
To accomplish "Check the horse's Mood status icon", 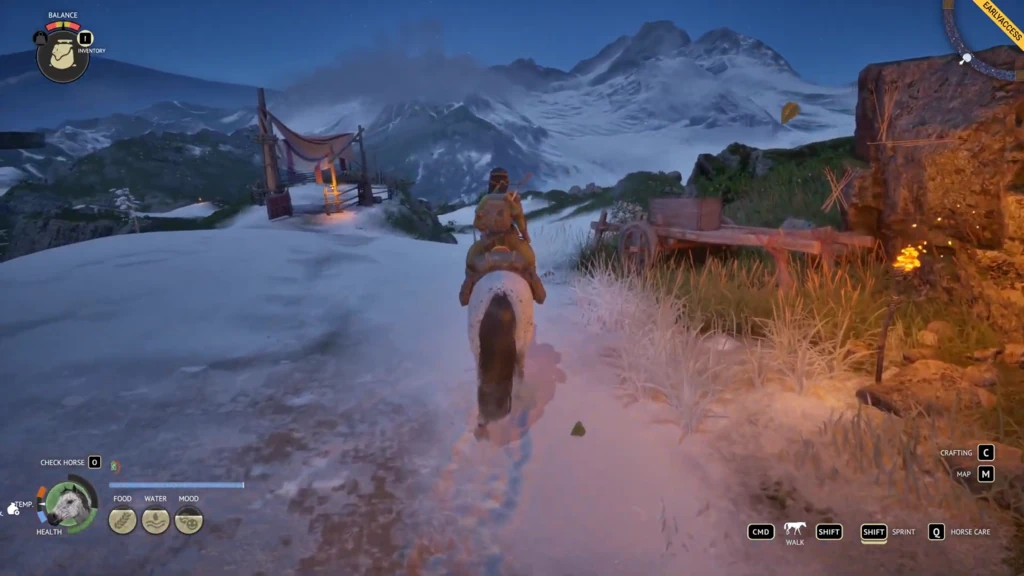I will click(x=188, y=520).
